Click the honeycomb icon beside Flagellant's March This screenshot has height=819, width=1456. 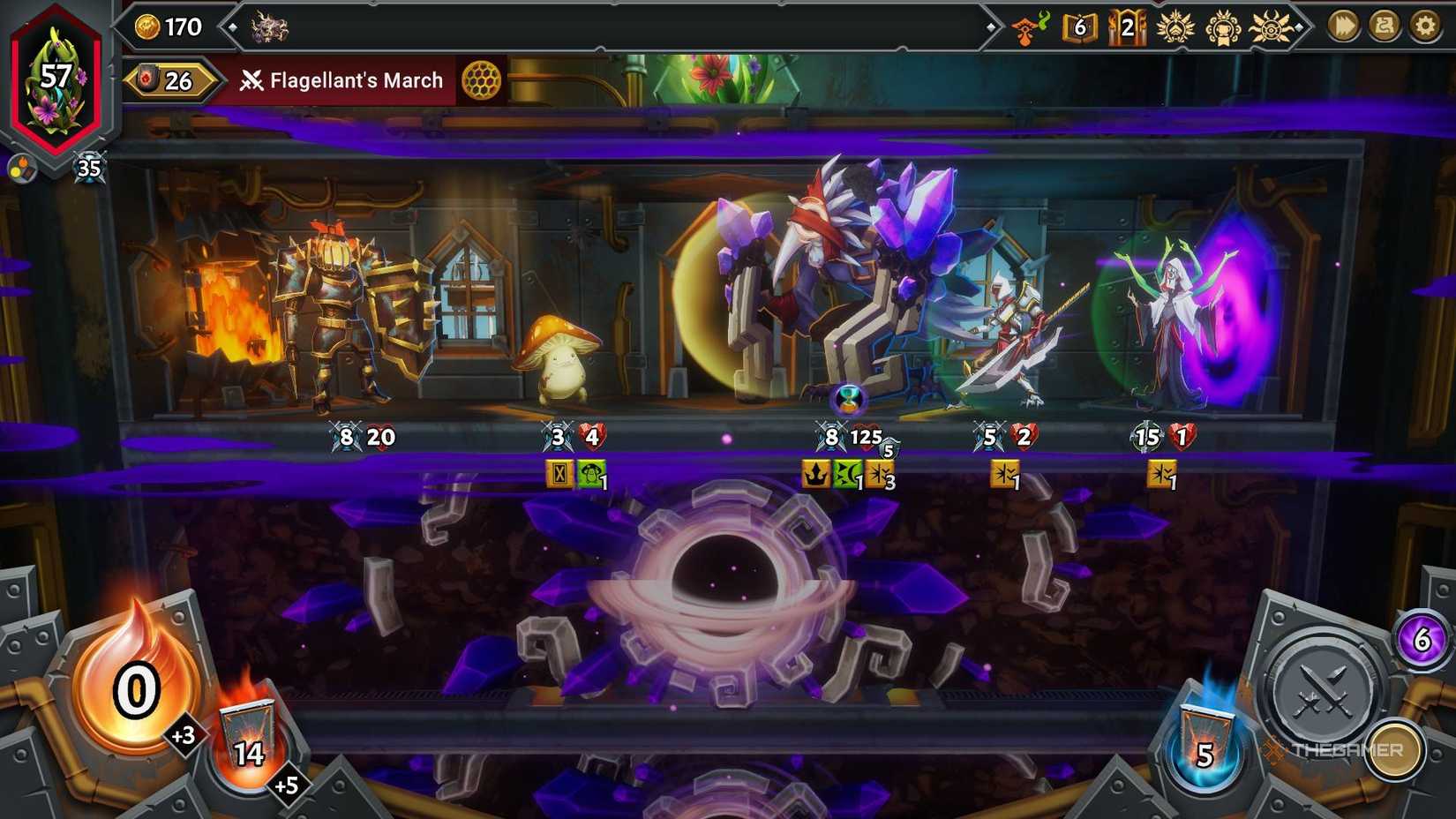point(482,81)
